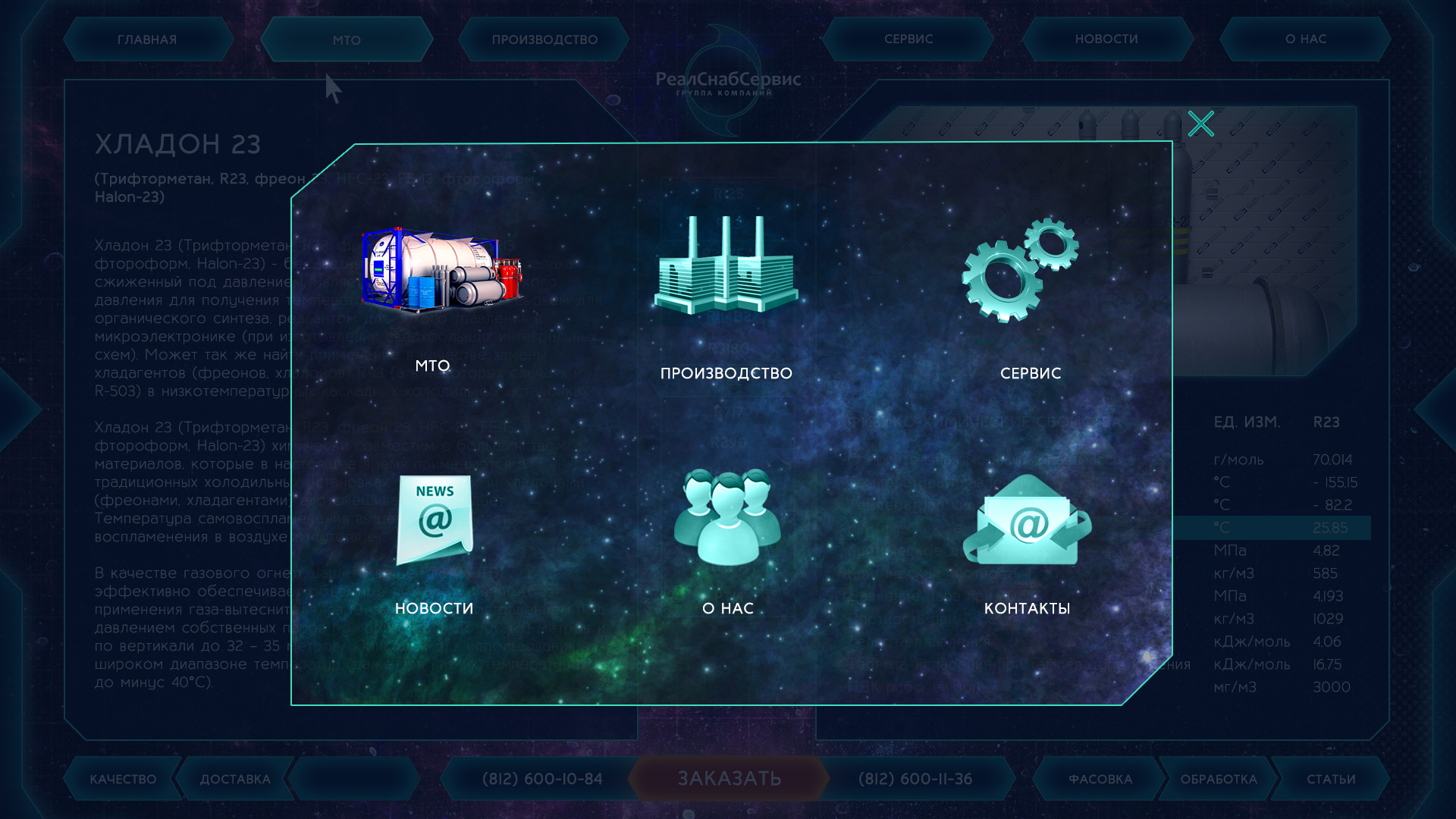Screen dimensions: 1456x819
Task: Go to ГЛАВНАЯ in top navigation
Action: click(147, 39)
